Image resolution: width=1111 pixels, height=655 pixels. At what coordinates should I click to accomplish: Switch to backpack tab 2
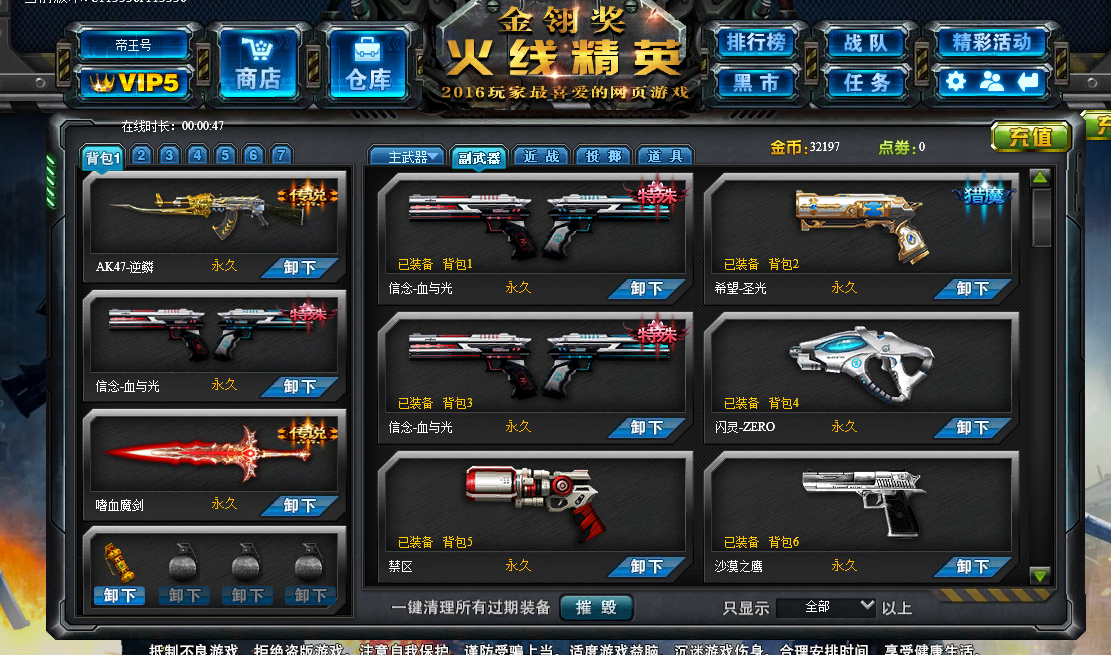(142, 155)
